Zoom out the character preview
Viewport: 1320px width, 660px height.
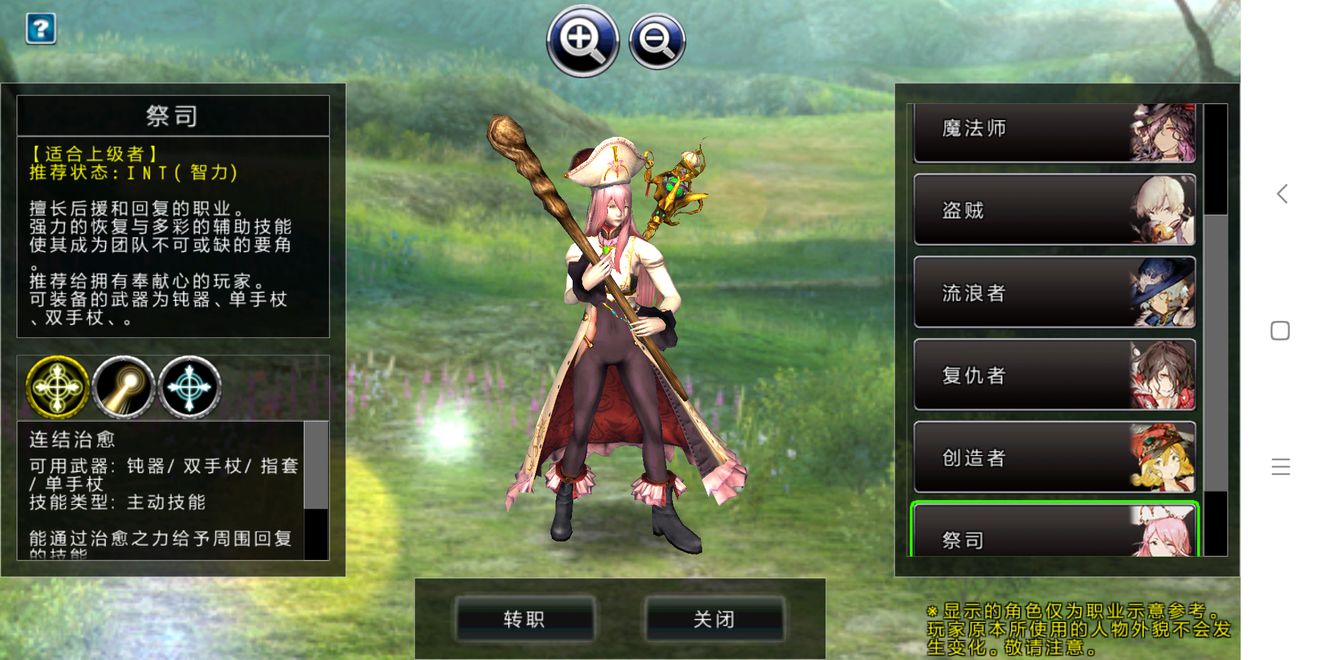tap(657, 41)
